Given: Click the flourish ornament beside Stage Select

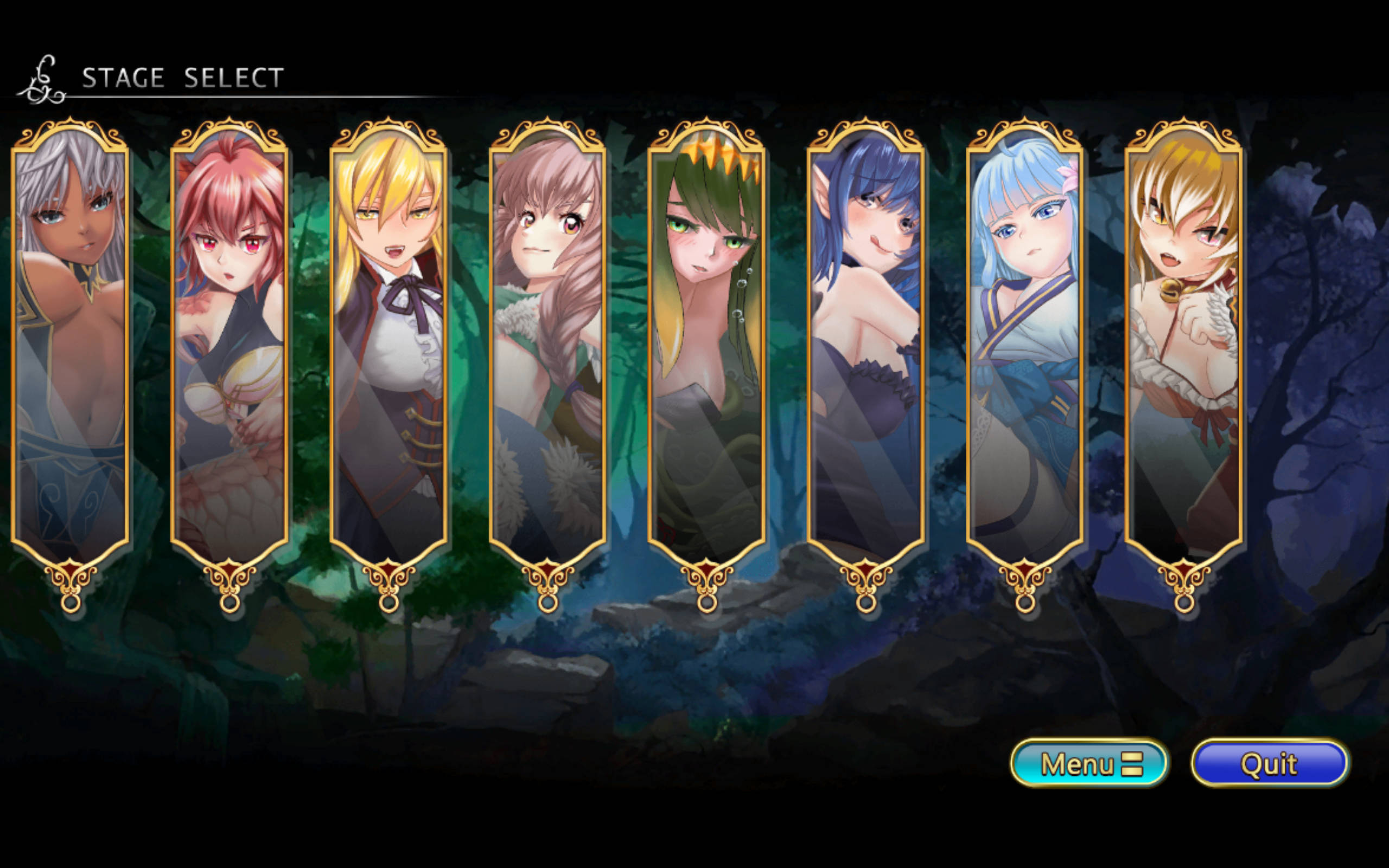Looking at the screenshot, I should 43,78.
